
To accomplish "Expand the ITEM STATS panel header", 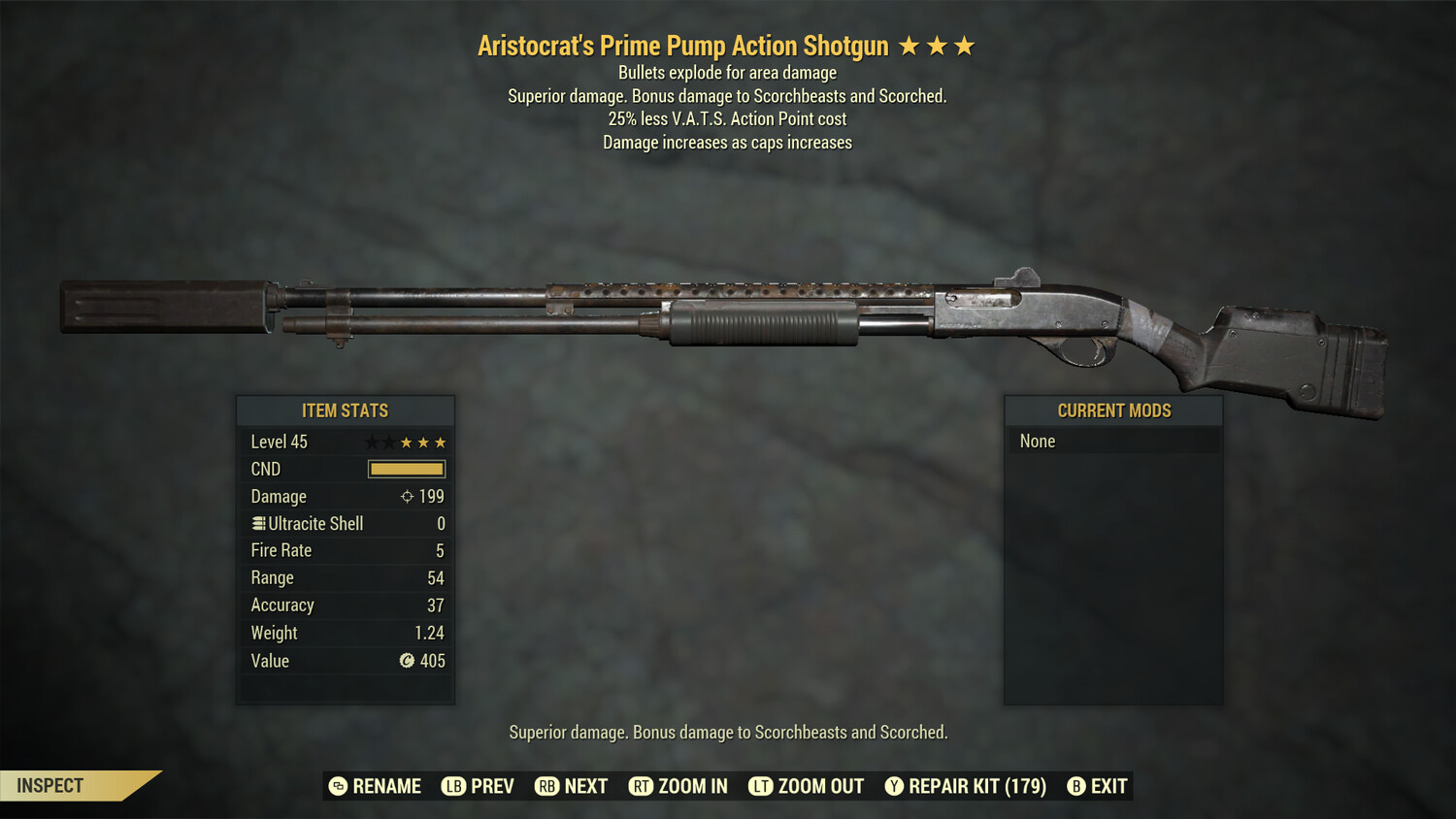I will coord(345,410).
